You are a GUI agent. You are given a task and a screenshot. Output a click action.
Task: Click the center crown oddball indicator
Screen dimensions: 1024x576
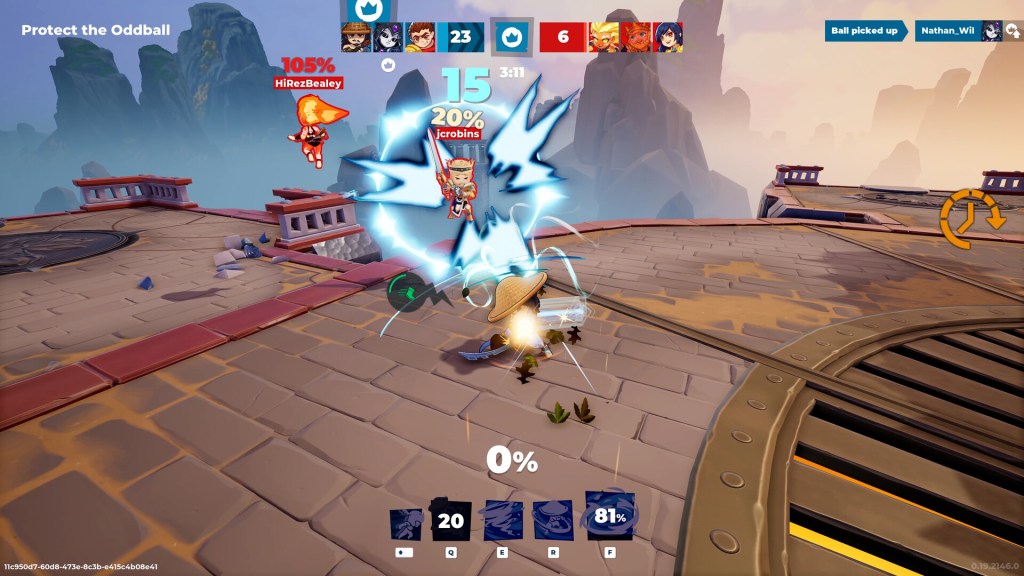pyautogui.click(x=511, y=37)
